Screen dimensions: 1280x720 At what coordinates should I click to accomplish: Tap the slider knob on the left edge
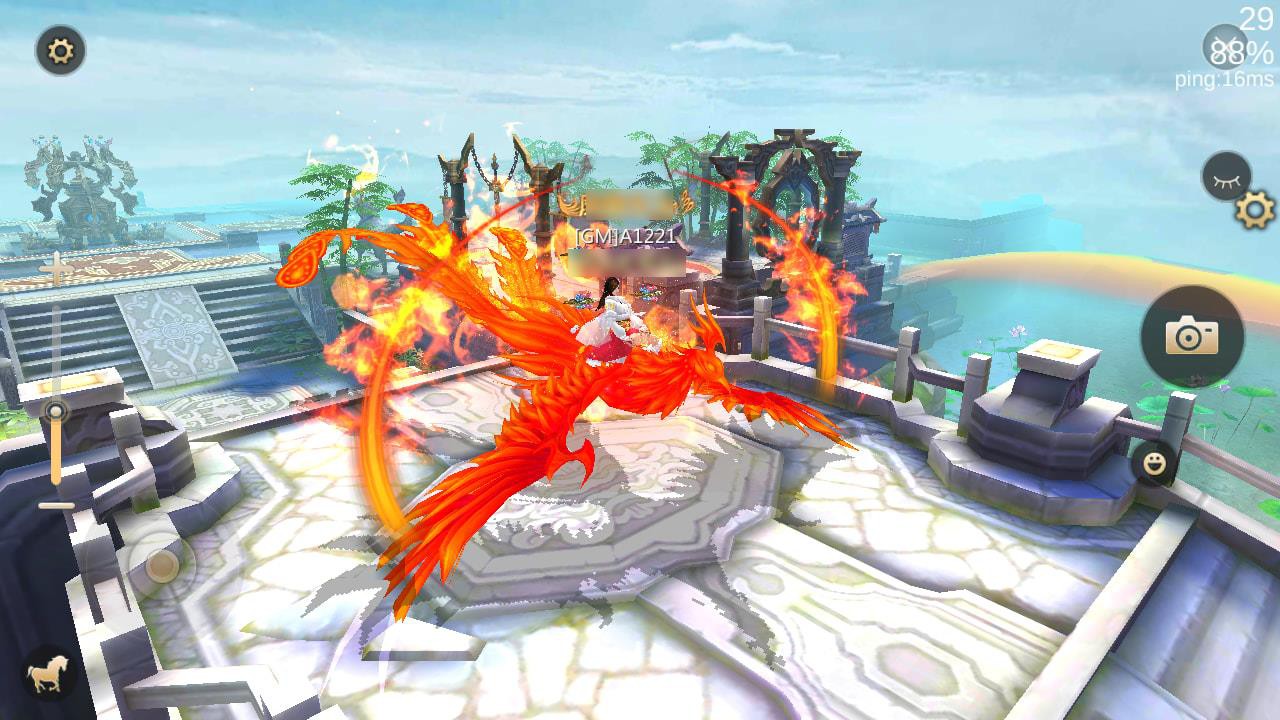58,412
